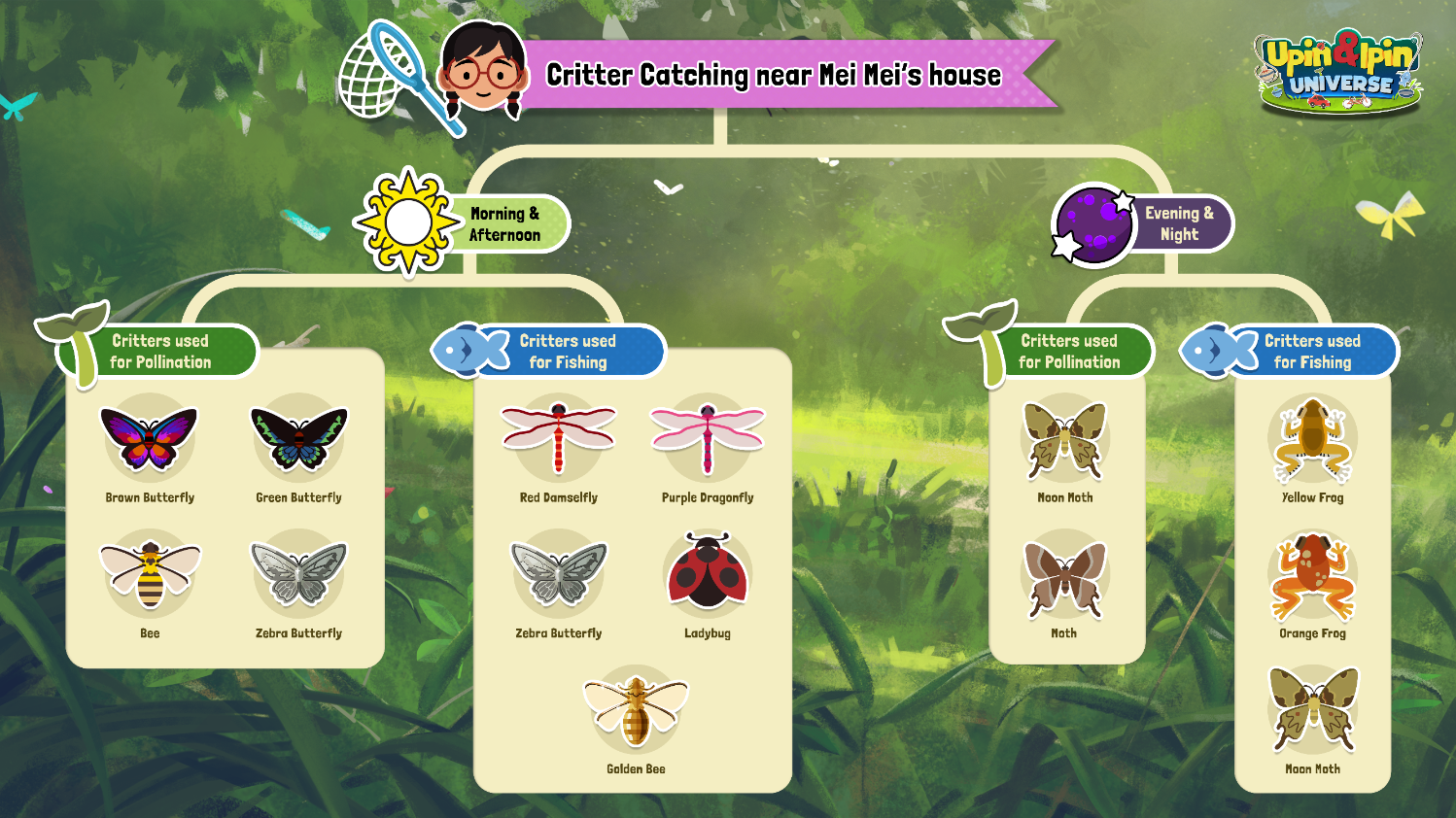The image size is (1456, 818).
Task: Select the Green Butterfly critter icon
Action: click(x=299, y=439)
